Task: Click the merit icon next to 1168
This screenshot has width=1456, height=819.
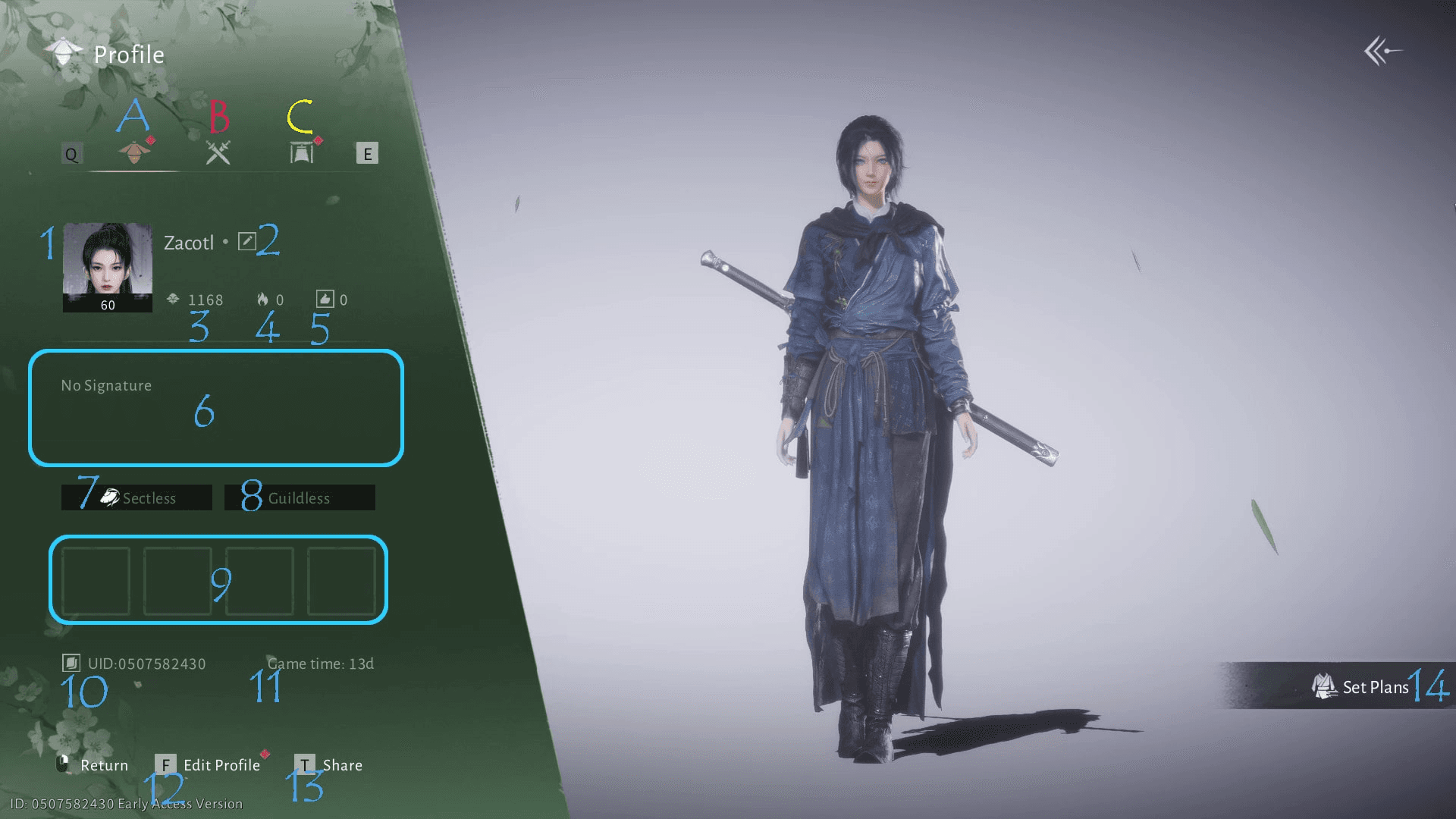Action: pyautogui.click(x=173, y=299)
